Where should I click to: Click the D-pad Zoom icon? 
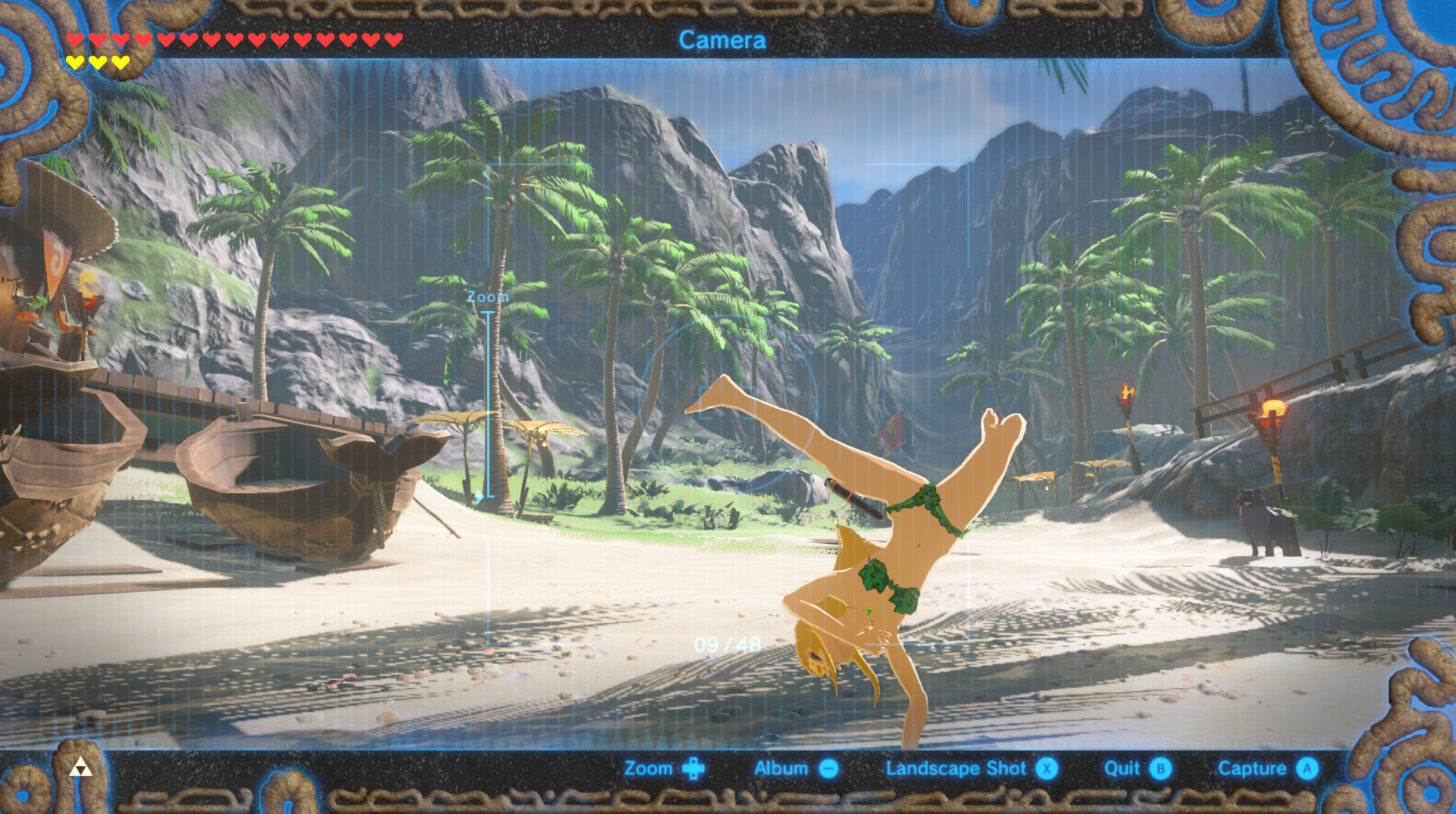tap(695, 768)
